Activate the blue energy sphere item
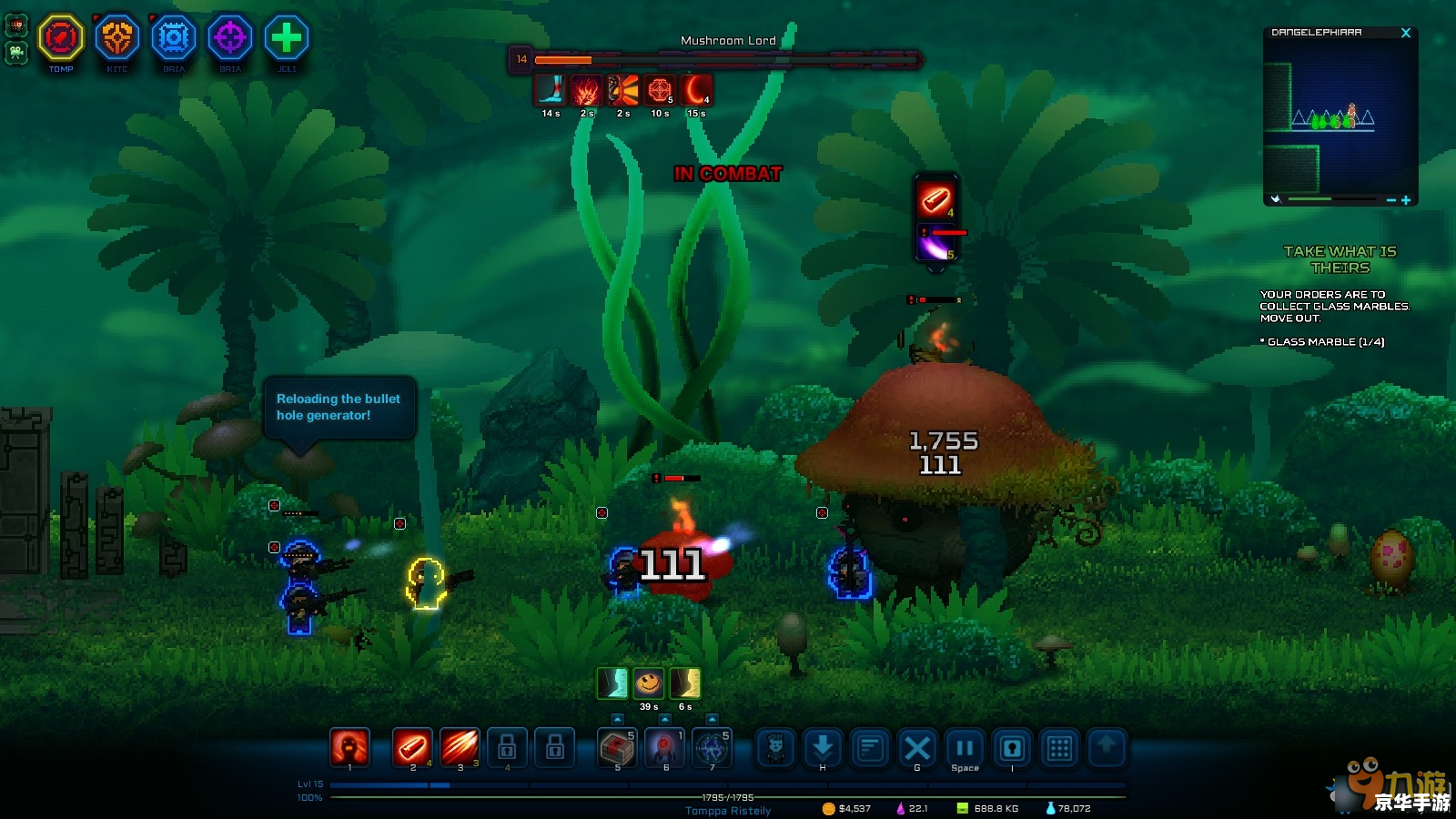The image size is (1456, 819). [712, 748]
